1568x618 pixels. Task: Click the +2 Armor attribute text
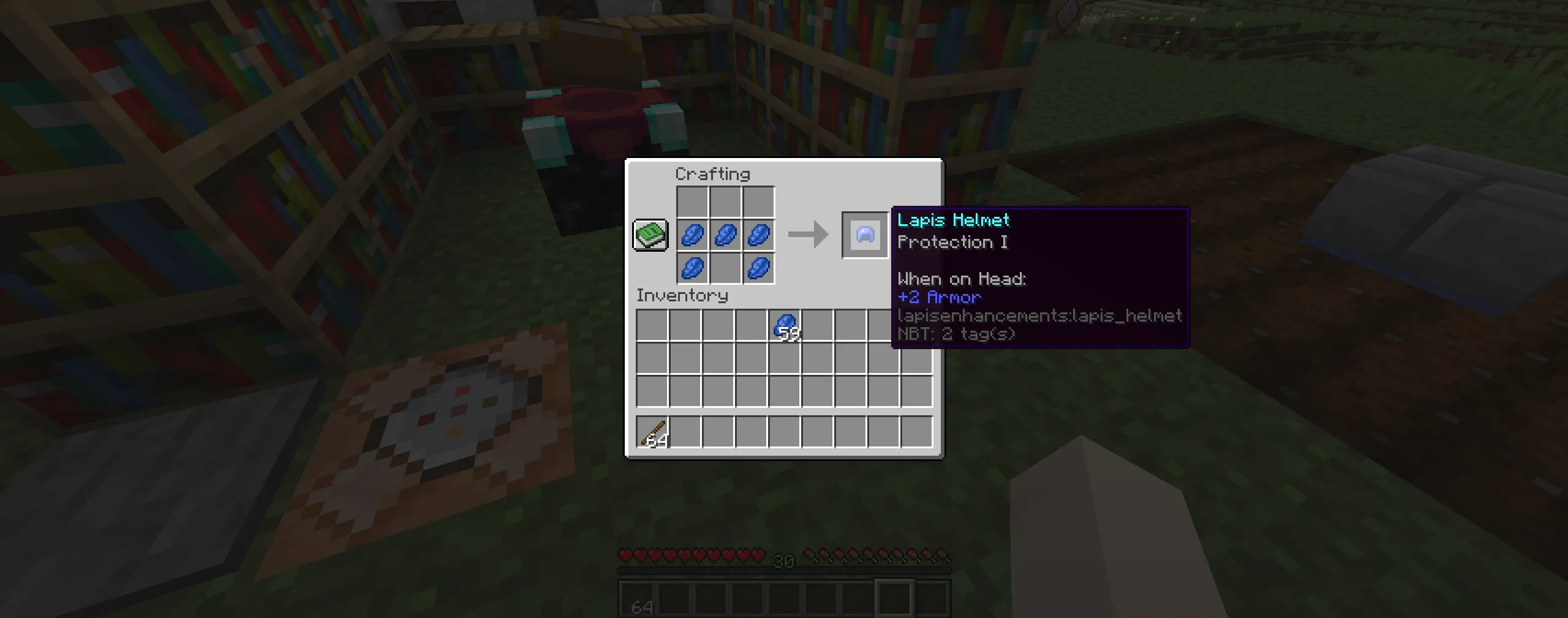938,297
